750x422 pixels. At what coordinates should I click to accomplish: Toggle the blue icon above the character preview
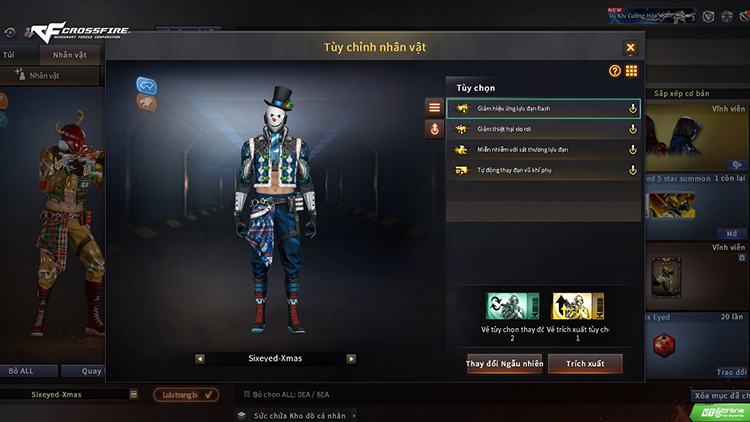coord(146,85)
